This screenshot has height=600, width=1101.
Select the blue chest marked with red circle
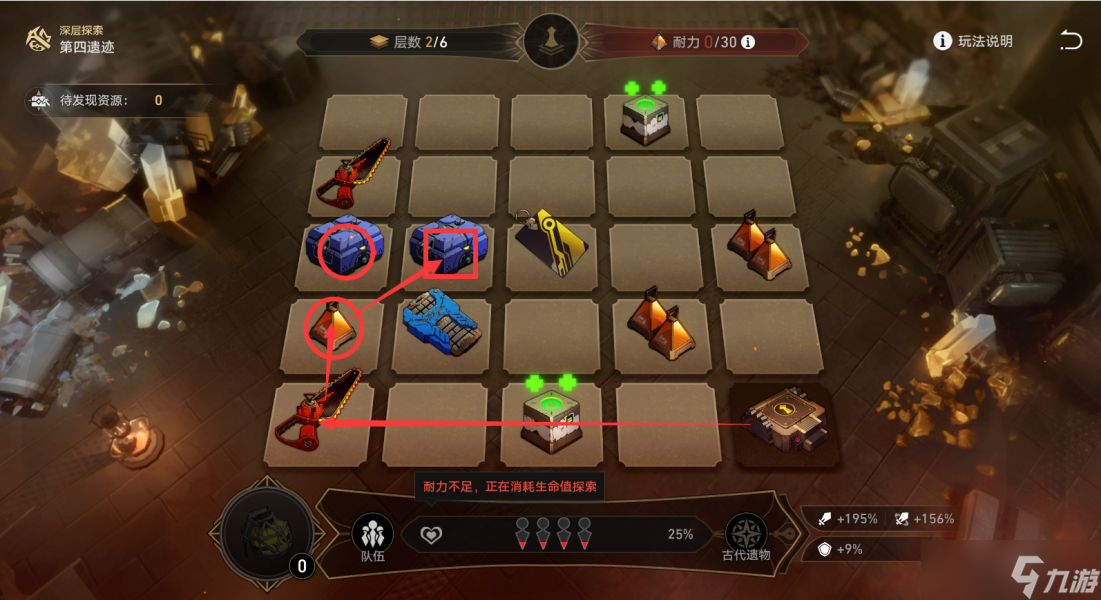click(345, 251)
